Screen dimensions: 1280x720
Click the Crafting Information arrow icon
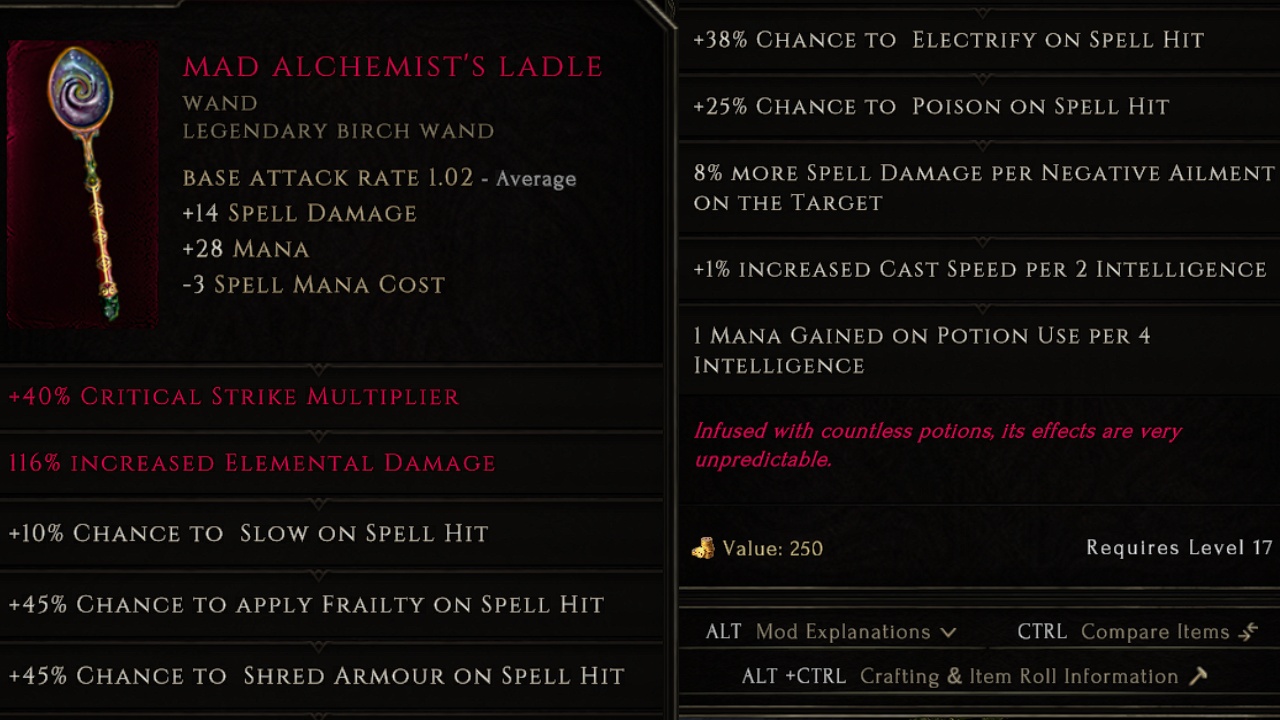(1198, 676)
